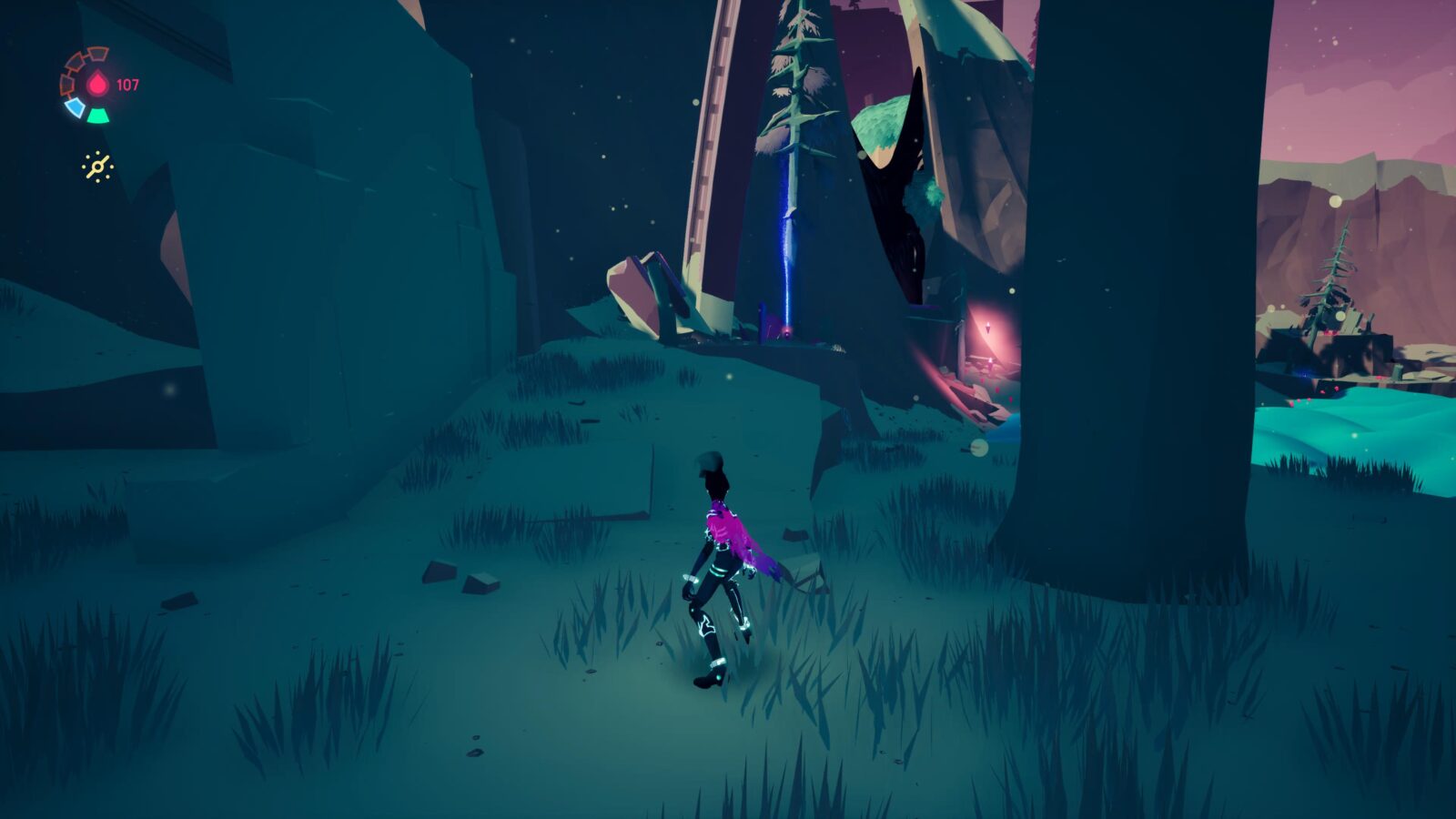
Task: Expand the circular health gauge
Action: pos(88,84)
